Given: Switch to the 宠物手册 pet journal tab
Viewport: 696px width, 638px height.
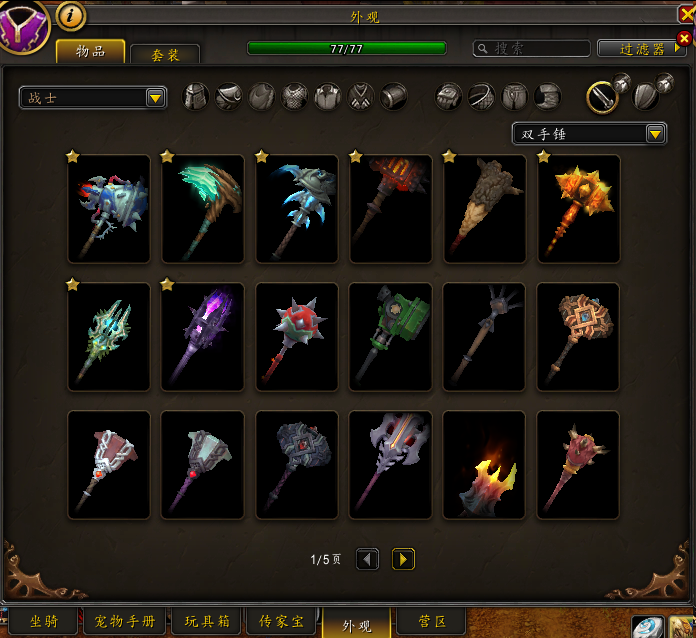Looking at the screenshot, I should (126, 622).
